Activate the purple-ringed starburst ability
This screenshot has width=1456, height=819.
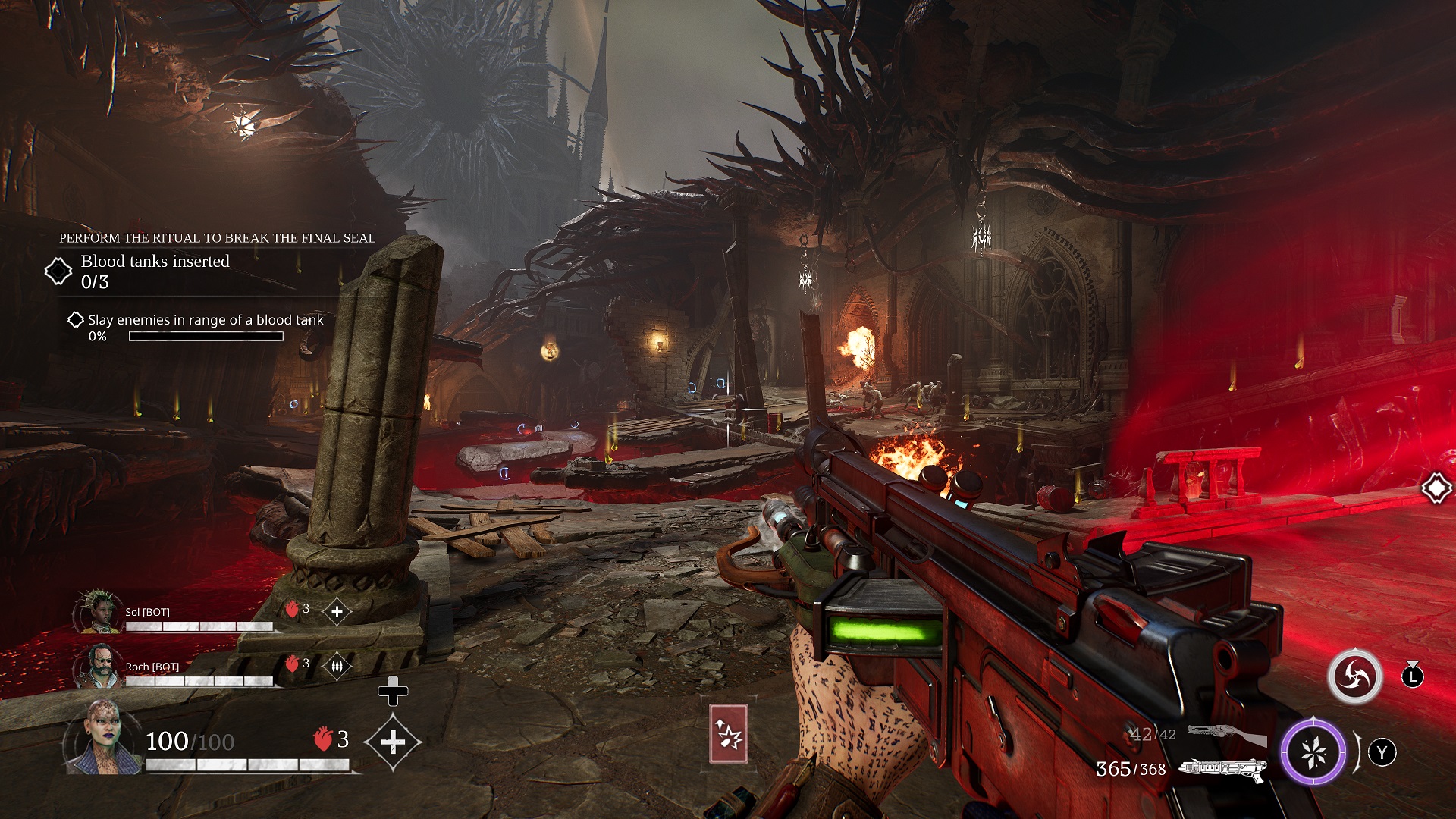pos(1313,752)
